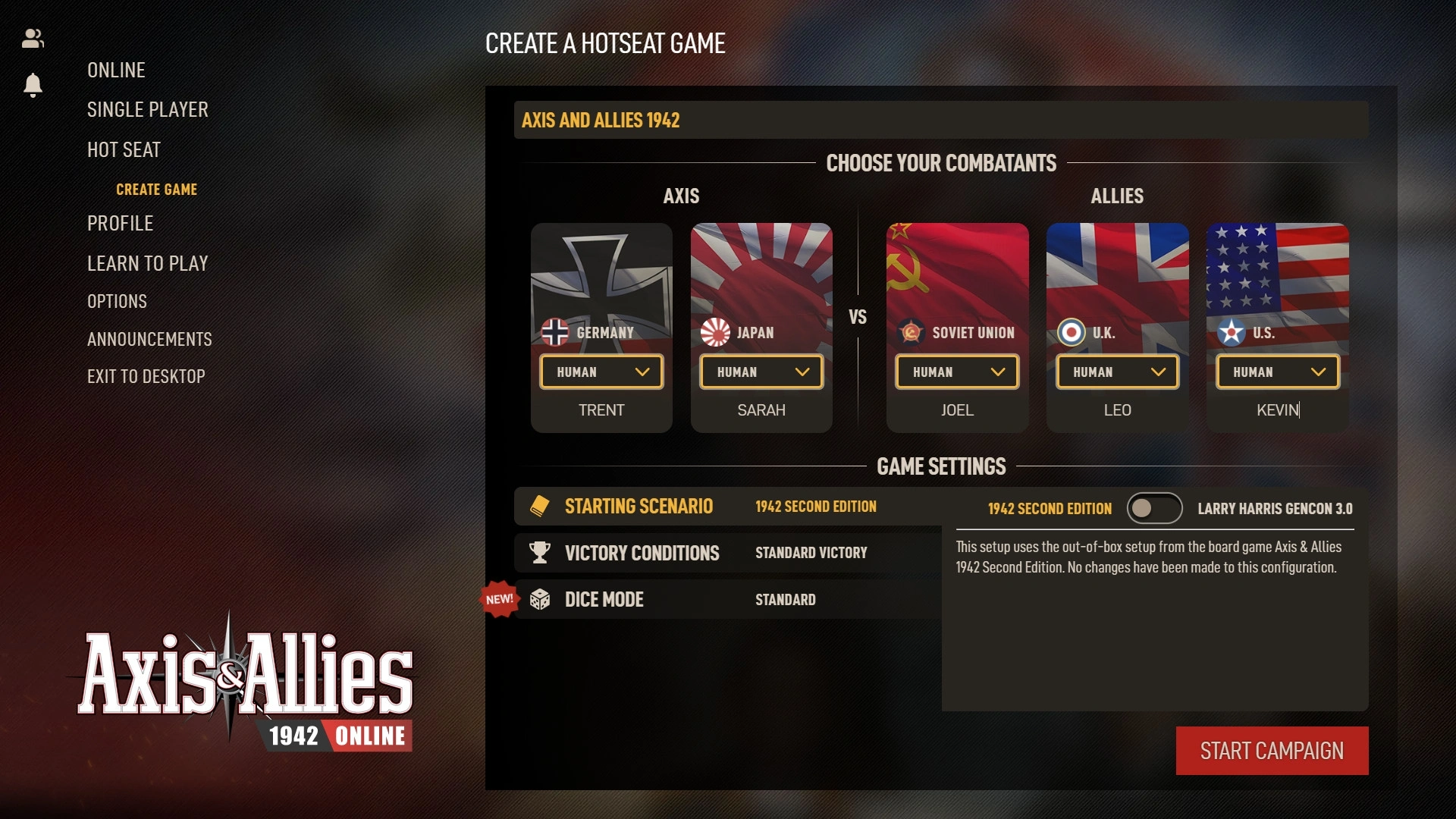Open the notifications bell
This screenshot has height=819, width=1456.
pyautogui.click(x=33, y=84)
